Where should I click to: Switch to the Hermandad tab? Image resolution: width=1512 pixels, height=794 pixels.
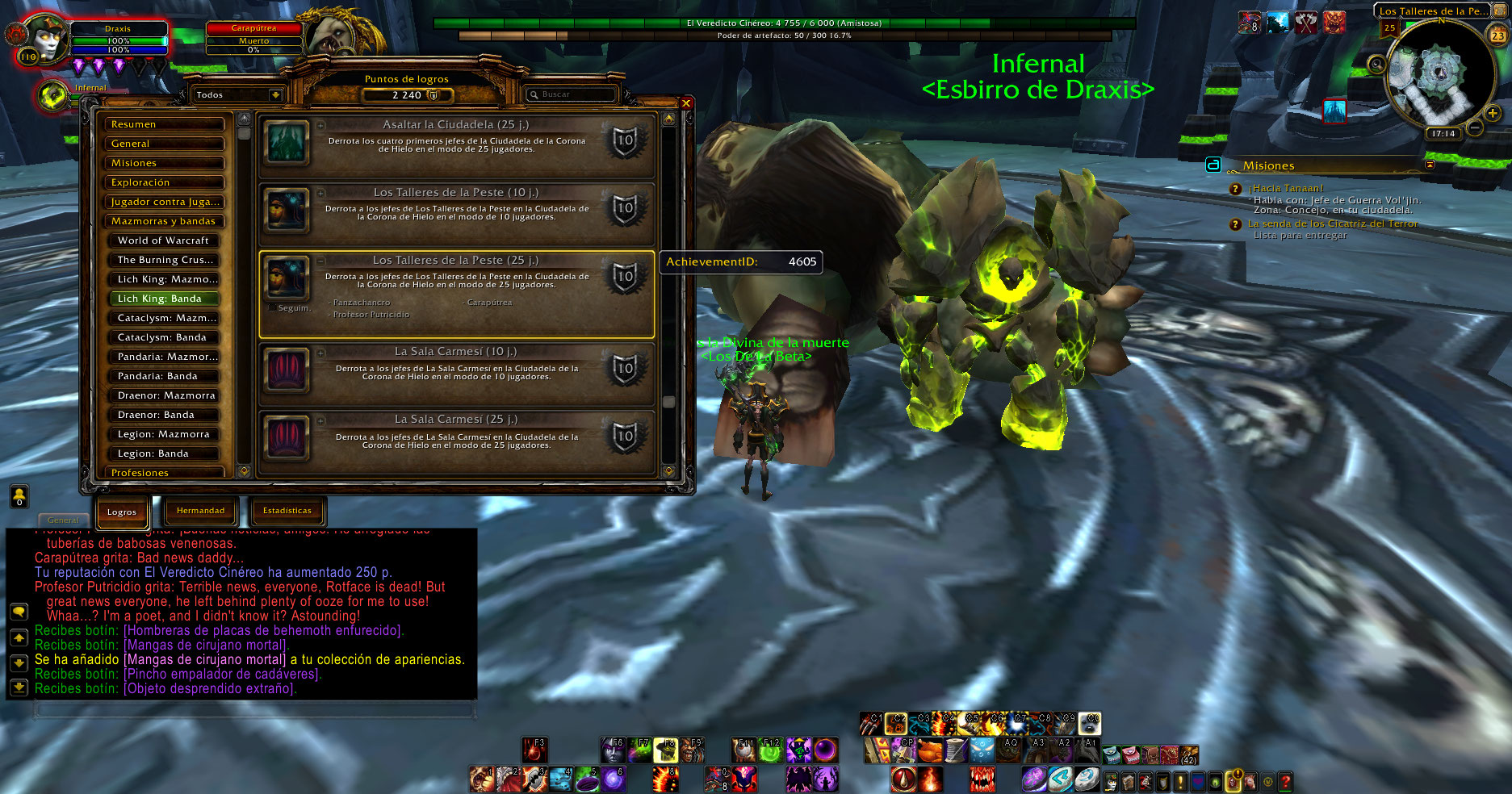(200, 511)
